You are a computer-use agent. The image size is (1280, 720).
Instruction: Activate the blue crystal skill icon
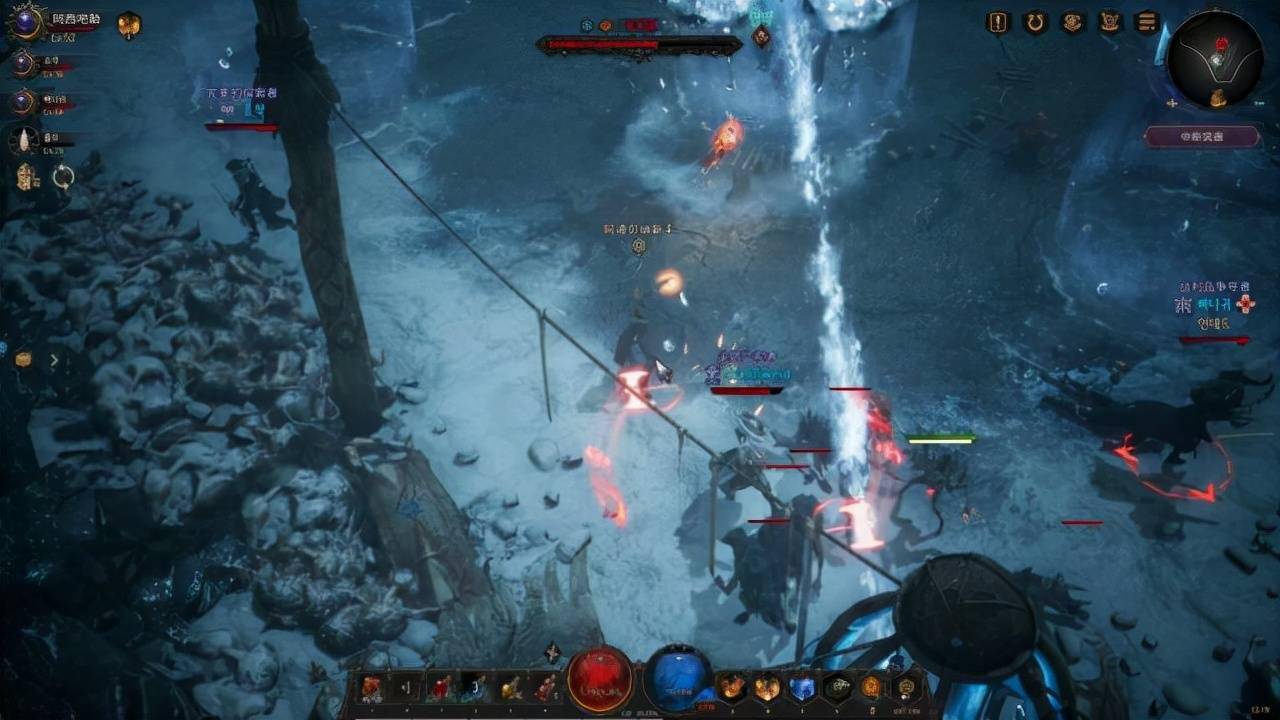[x=802, y=687]
